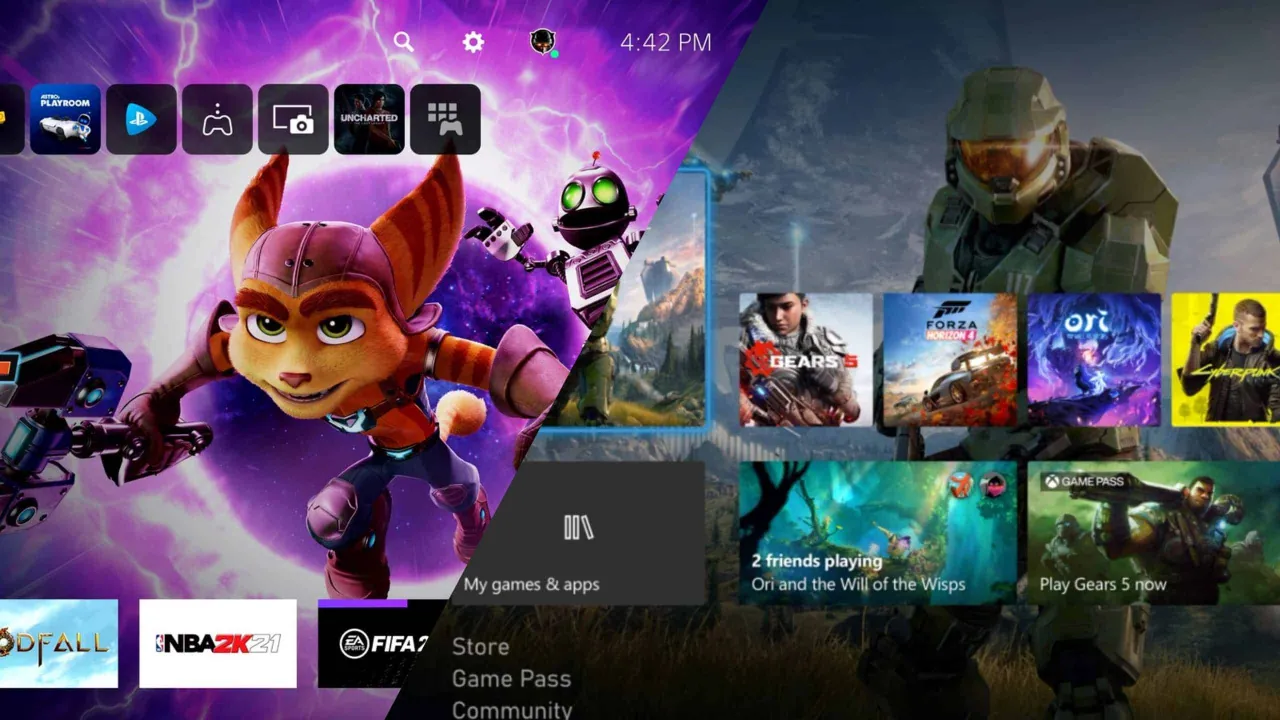Open the Community section
Screen dimensions: 1280x720
(x=512, y=709)
